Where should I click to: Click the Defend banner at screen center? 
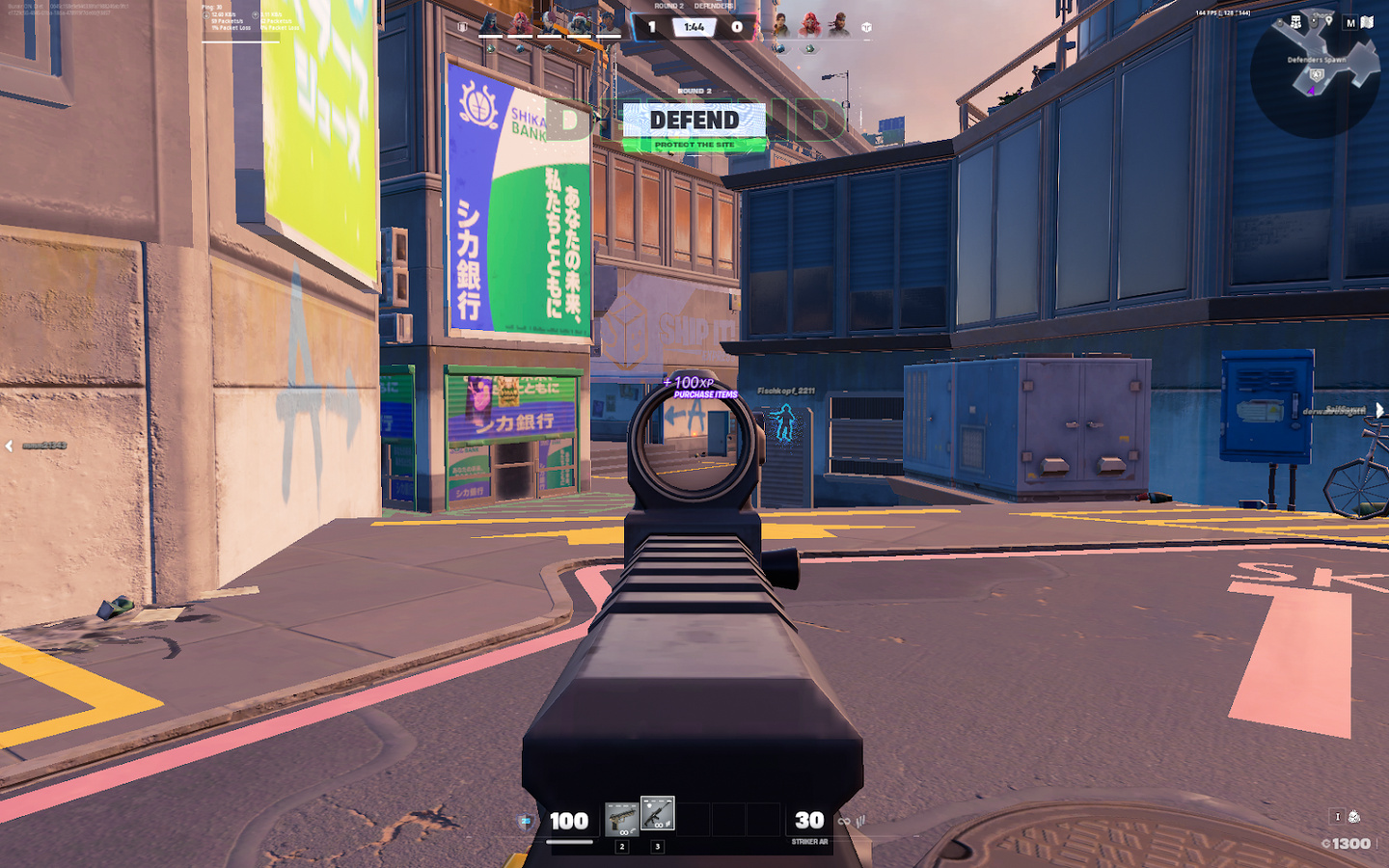694,120
